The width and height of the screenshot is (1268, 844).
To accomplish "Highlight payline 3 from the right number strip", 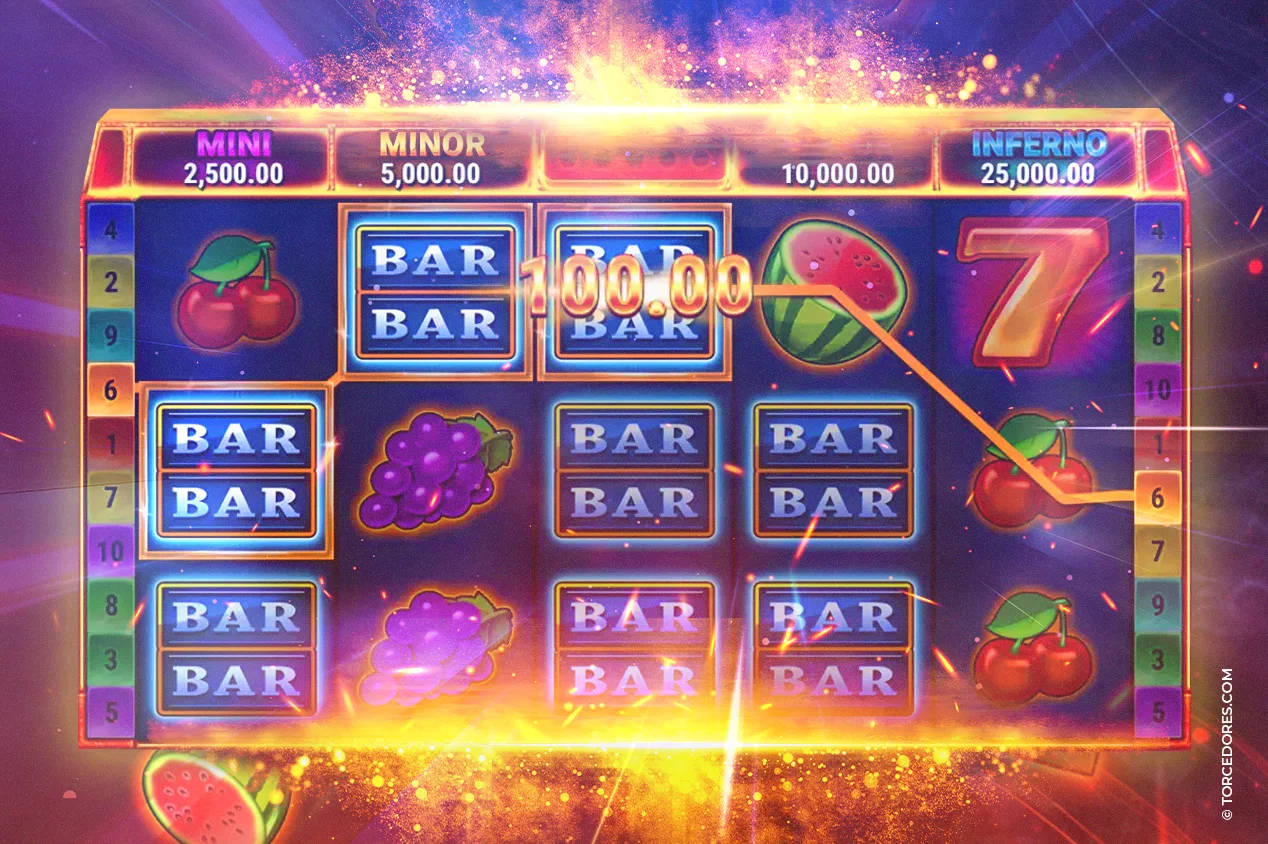I will (x=1157, y=659).
